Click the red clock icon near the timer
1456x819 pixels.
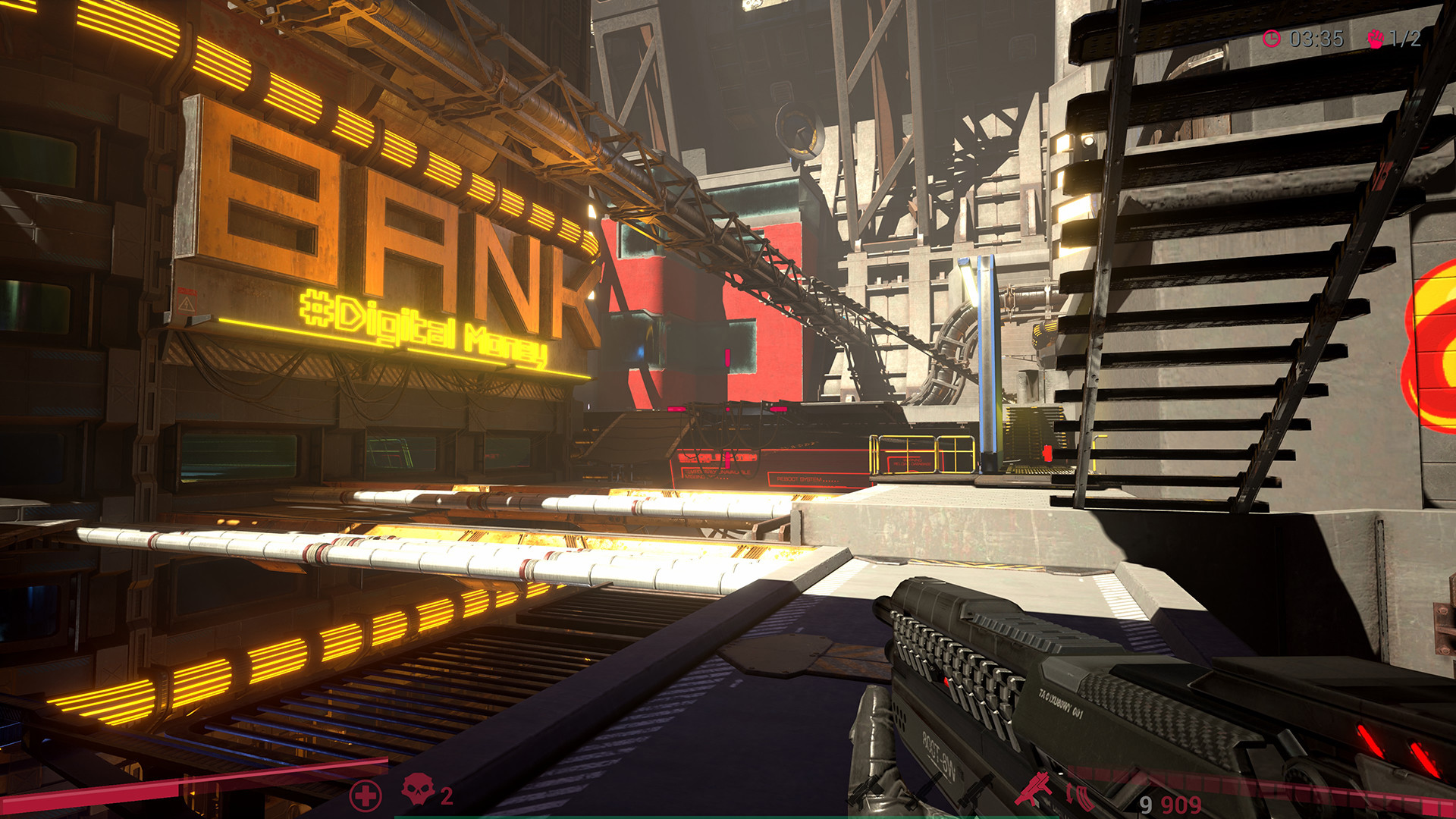pyautogui.click(x=1272, y=38)
